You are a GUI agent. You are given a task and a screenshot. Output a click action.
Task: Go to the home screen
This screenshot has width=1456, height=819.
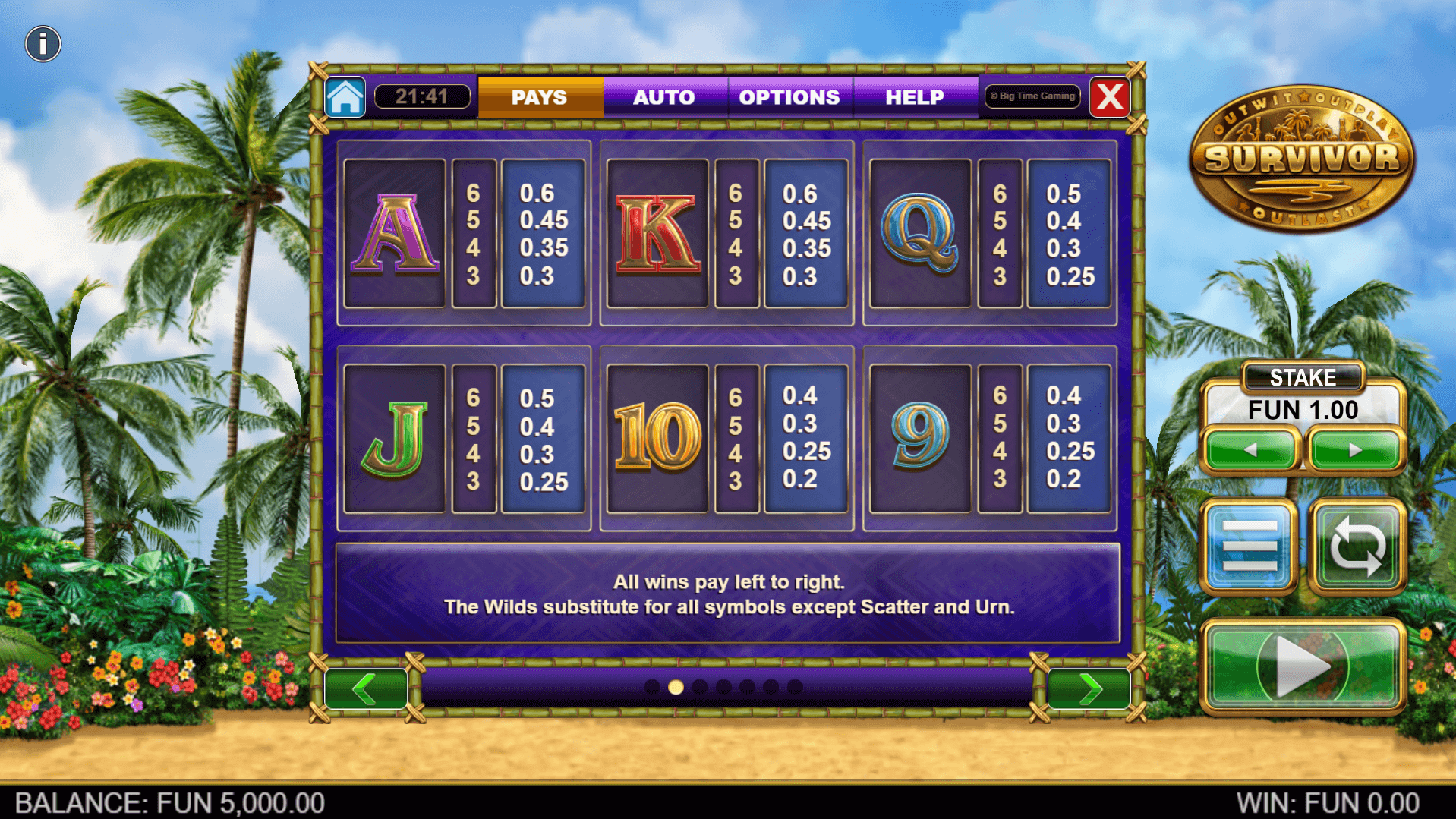345,97
